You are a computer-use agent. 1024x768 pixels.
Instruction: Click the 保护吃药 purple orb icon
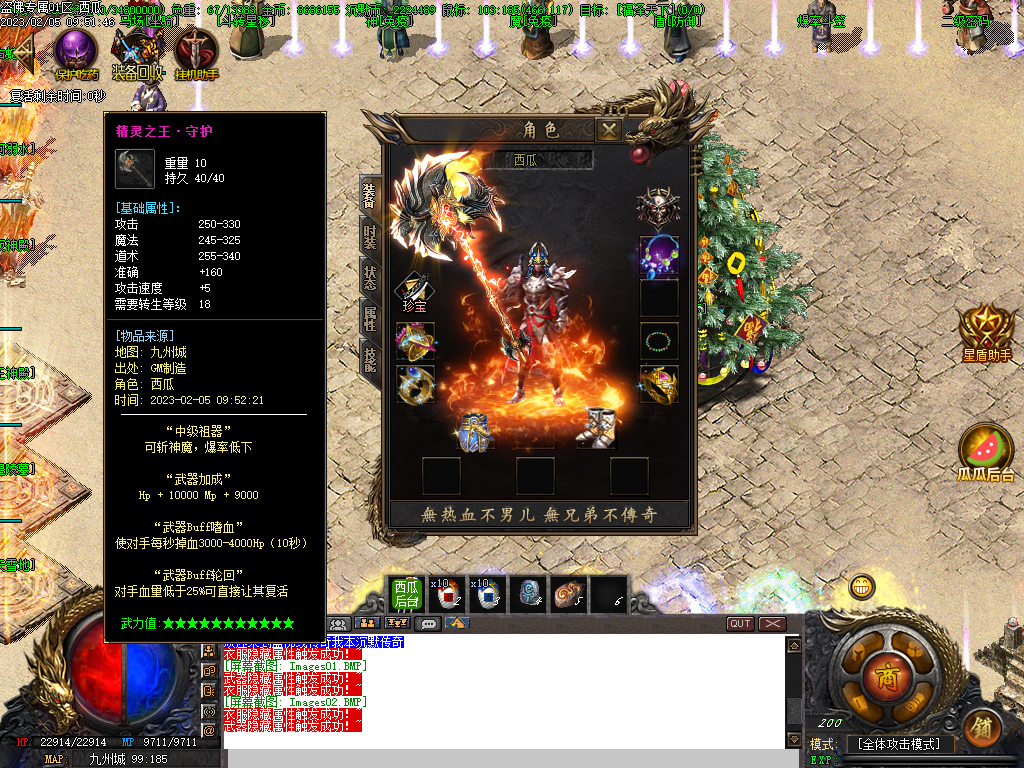point(76,50)
